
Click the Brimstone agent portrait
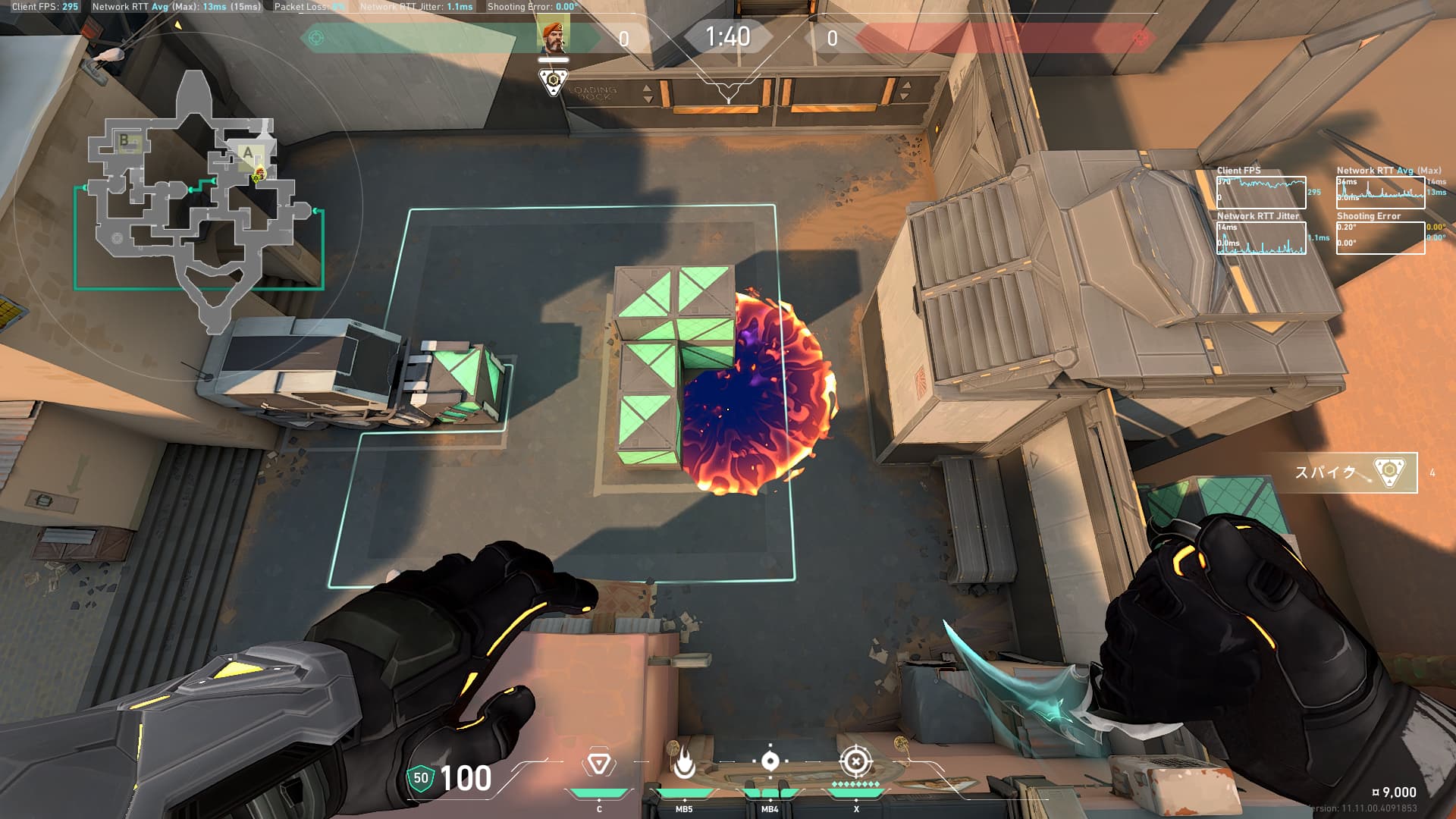(x=554, y=37)
